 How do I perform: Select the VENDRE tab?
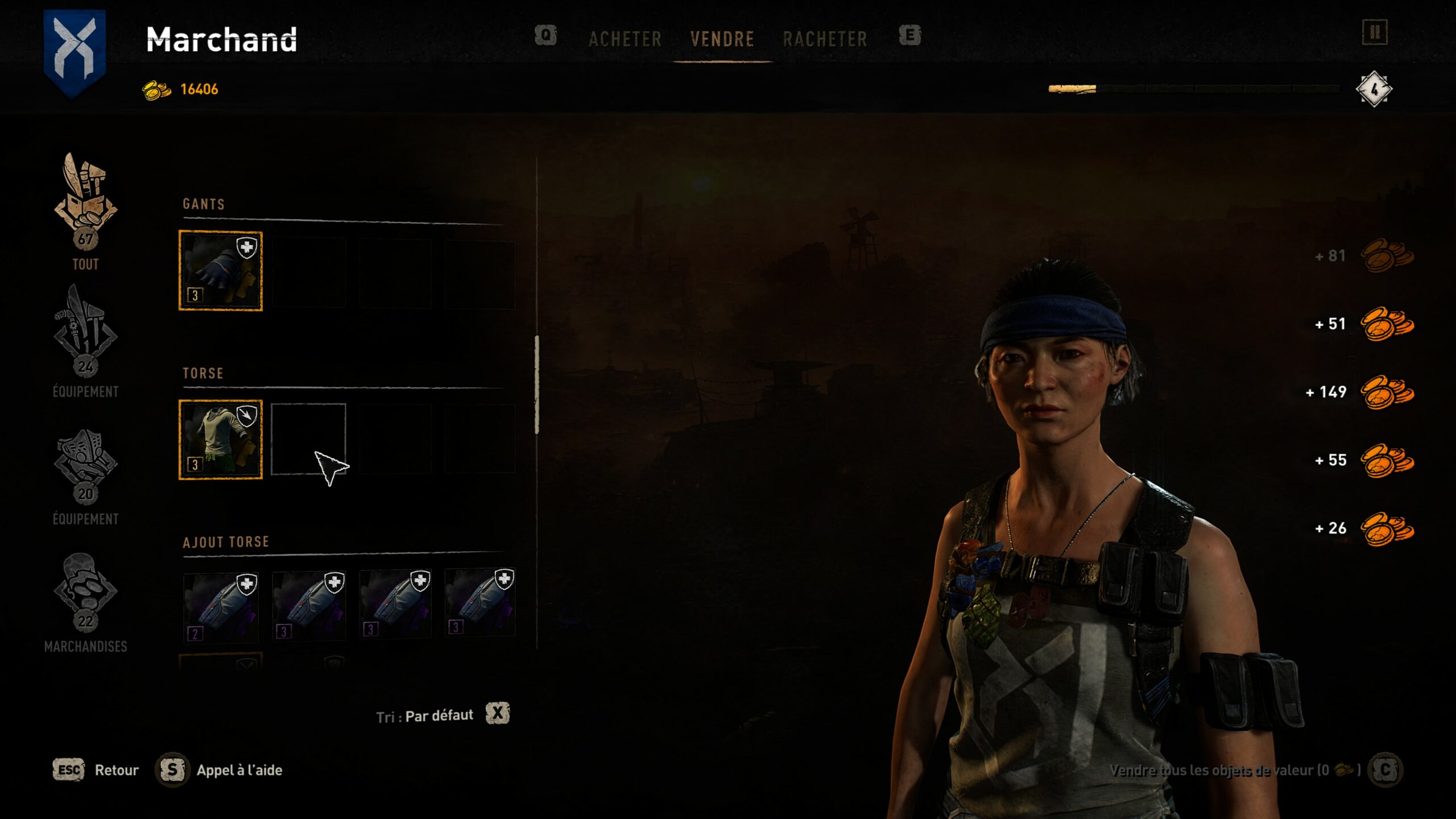tap(722, 39)
